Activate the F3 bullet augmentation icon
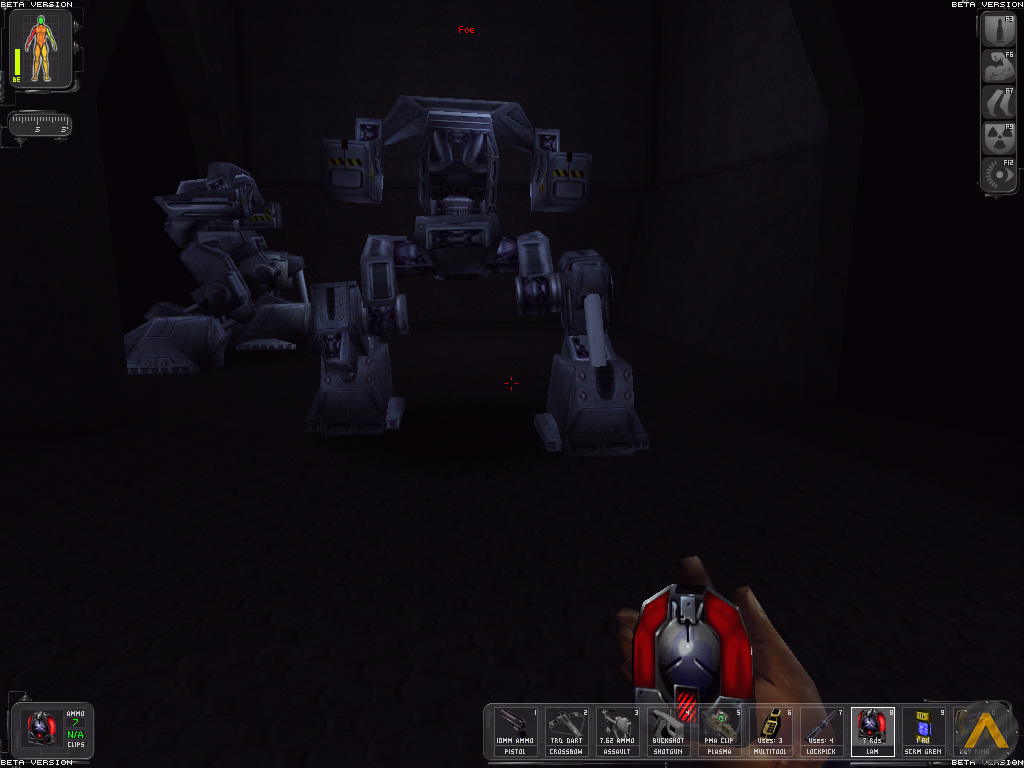This screenshot has width=1024, height=768. pos(999,33)
